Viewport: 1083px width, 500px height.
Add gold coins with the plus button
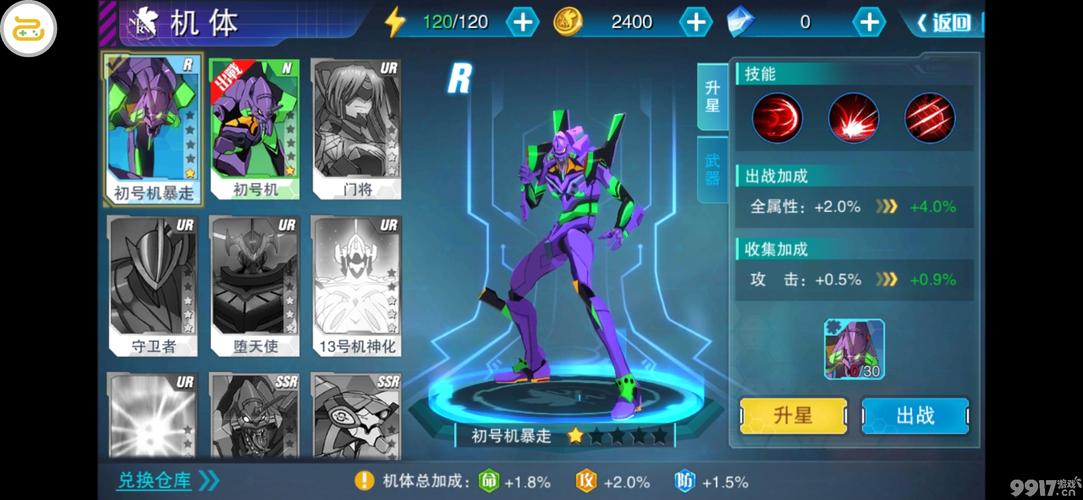tap(695, 22)
